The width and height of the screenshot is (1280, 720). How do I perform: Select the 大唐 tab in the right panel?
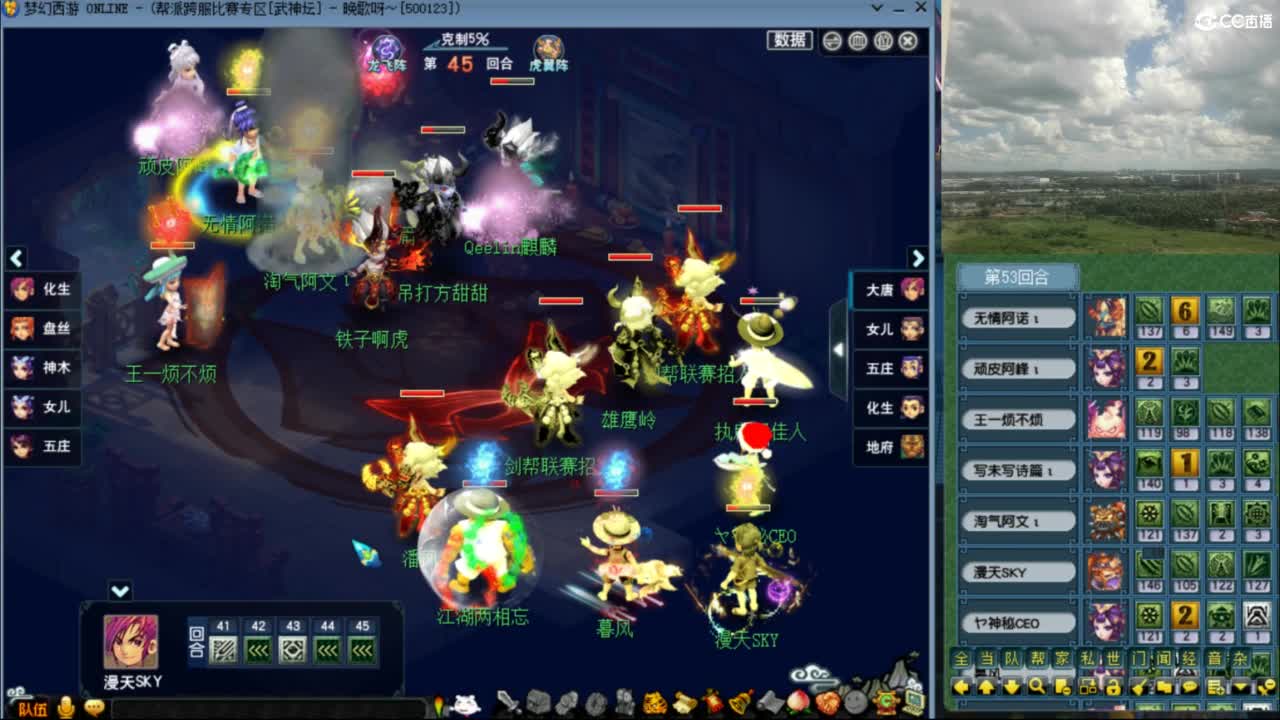pos(886,288)
